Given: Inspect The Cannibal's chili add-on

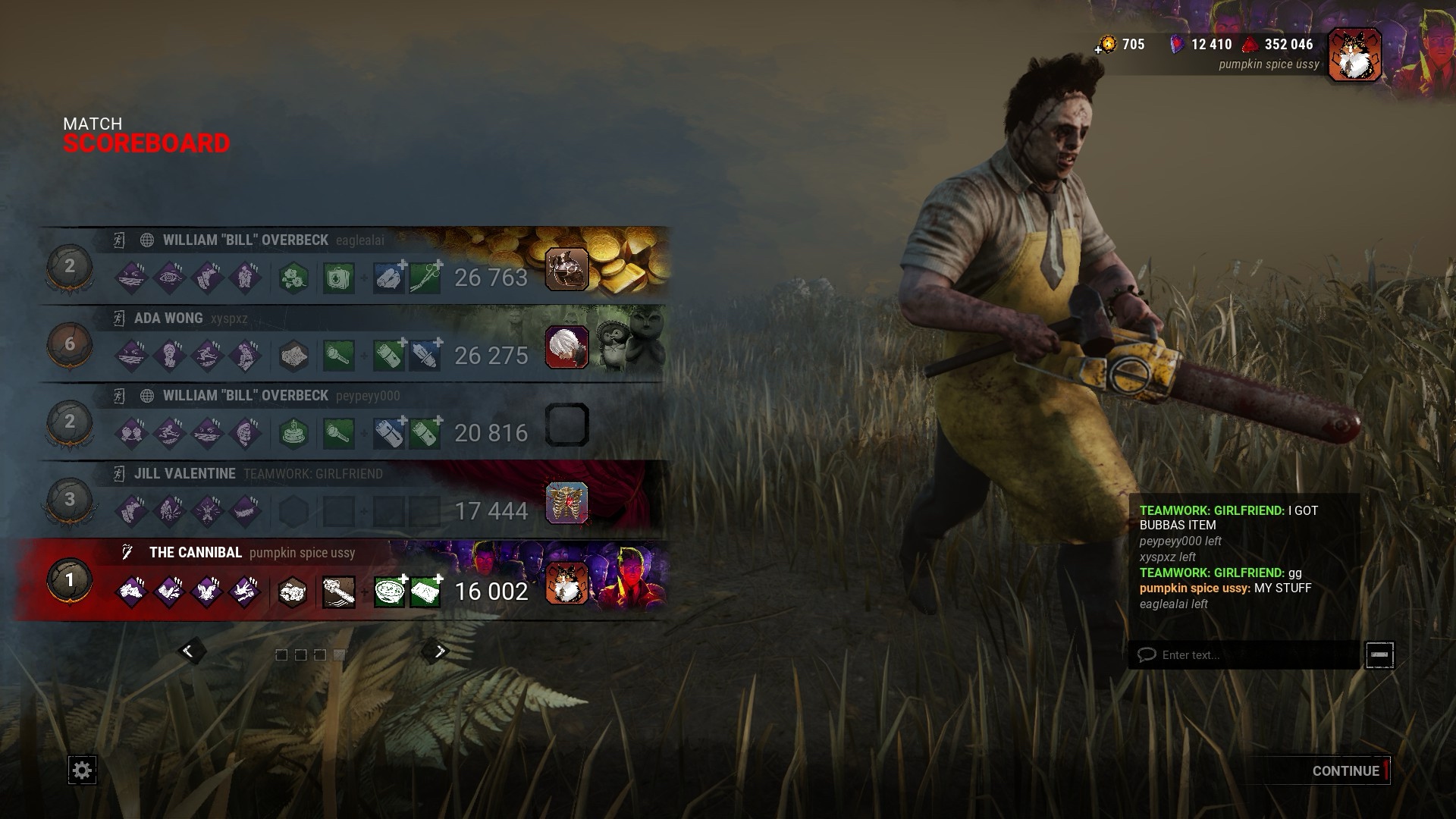Looking at the screenshot, I should pyautogui.click(x=389, y=591).
